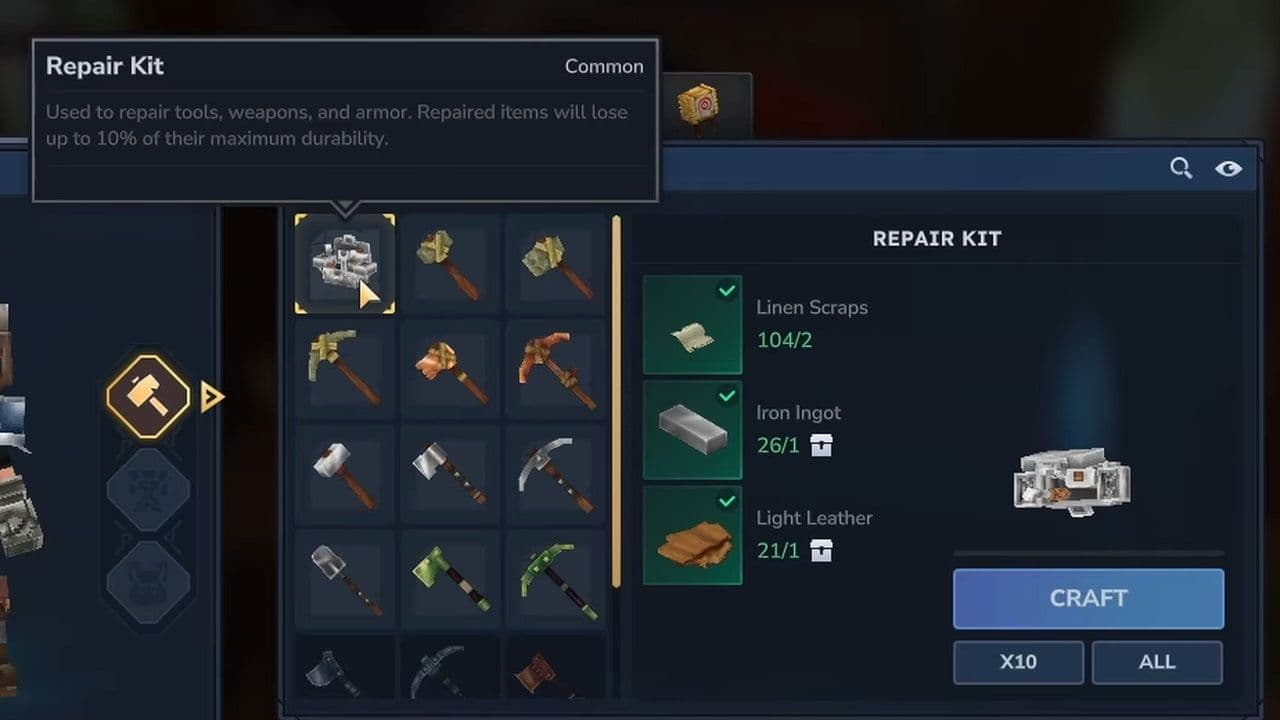
Task: Select the iron shovel recipe
Action: coord(345,580)
